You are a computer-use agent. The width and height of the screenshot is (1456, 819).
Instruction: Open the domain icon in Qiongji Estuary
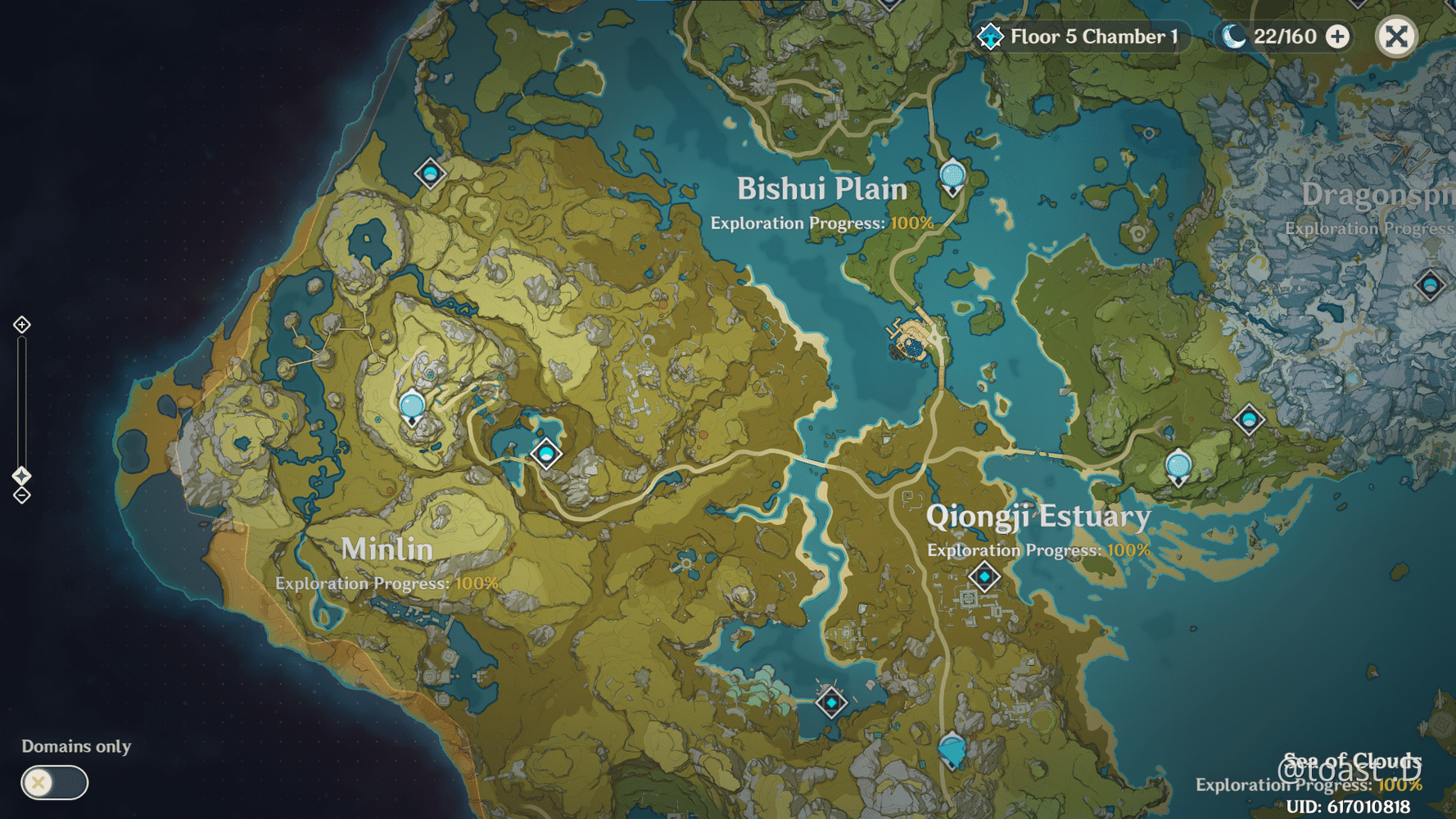(985, 576)
